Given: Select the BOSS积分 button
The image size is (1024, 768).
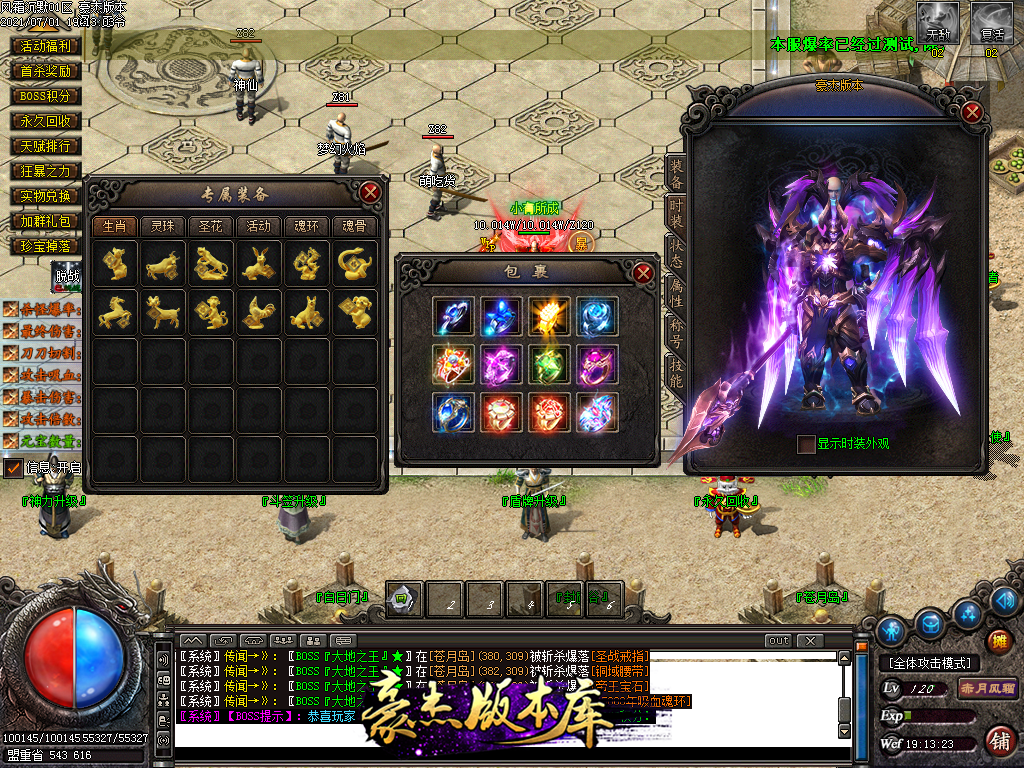Looking at the screenshot, I should [45, 96].
